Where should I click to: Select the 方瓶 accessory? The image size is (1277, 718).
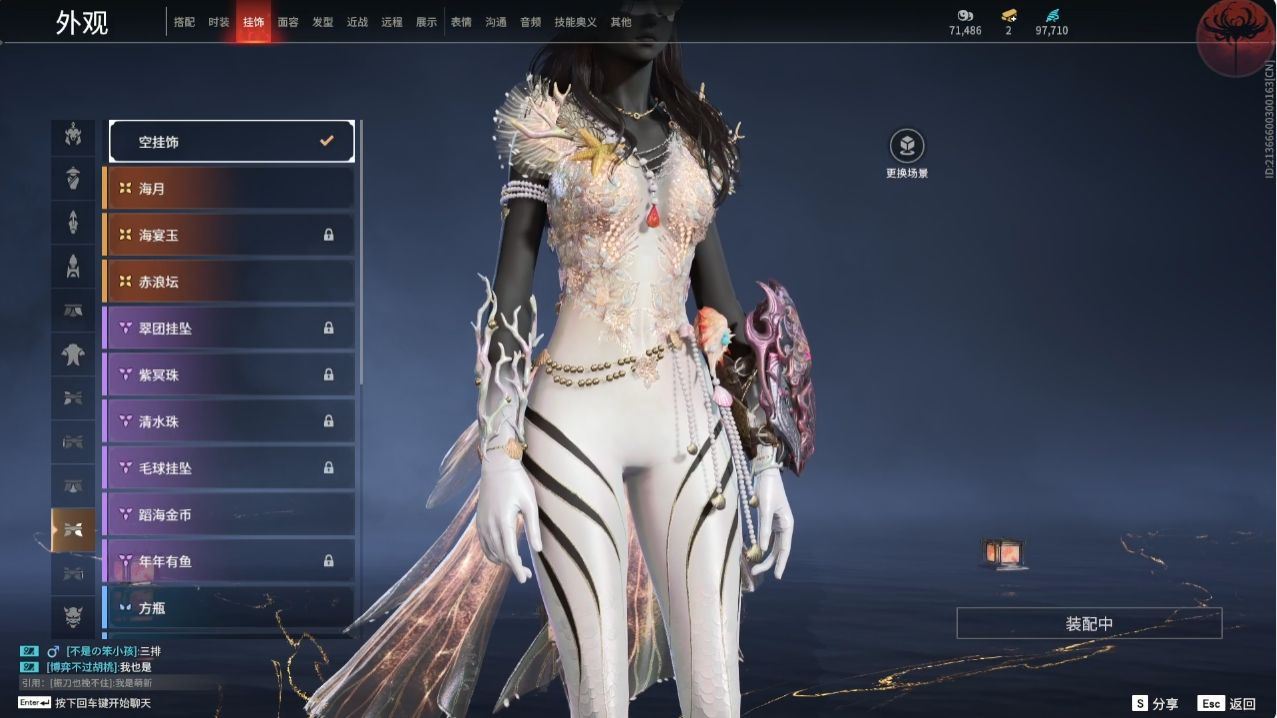click(229, 607)
